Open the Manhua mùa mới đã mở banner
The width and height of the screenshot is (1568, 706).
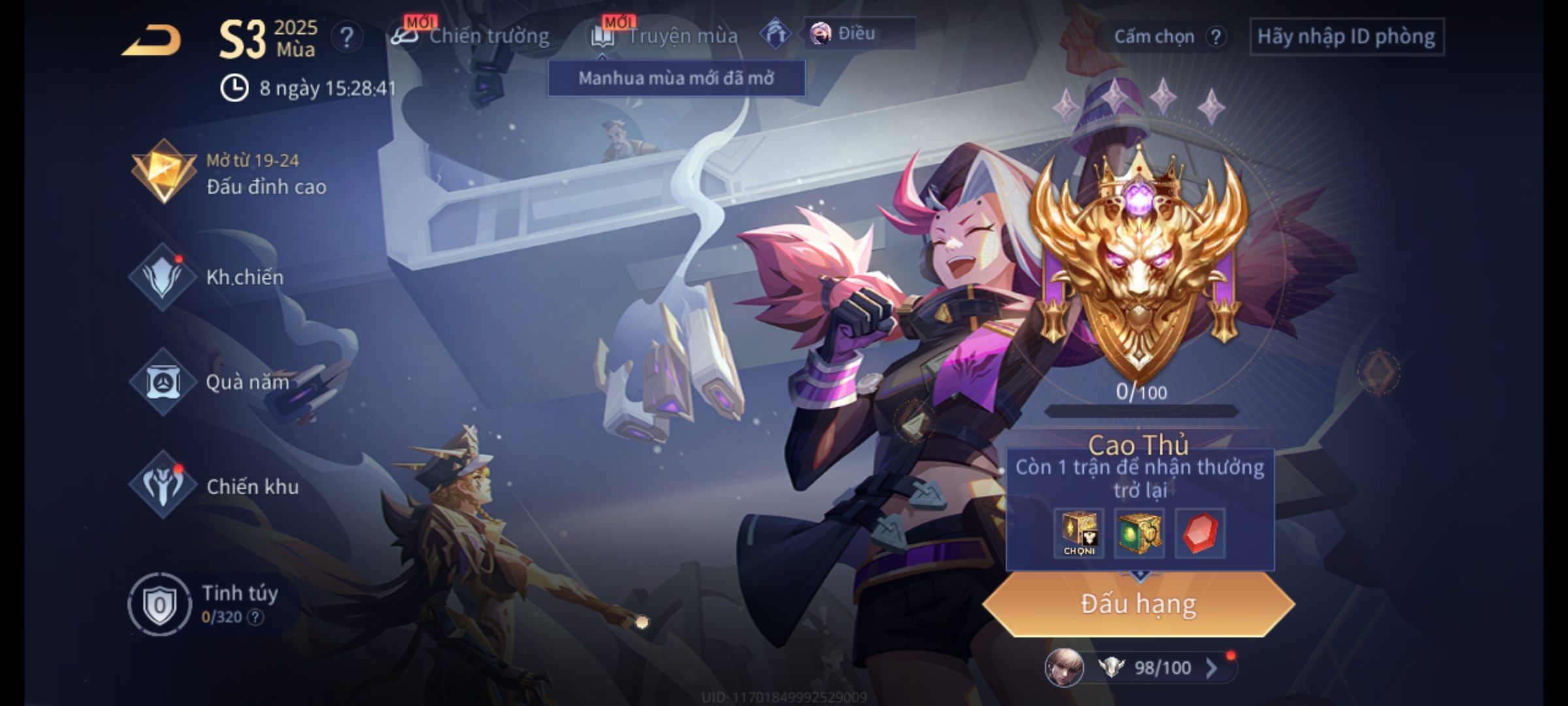[x=676, y=78]
